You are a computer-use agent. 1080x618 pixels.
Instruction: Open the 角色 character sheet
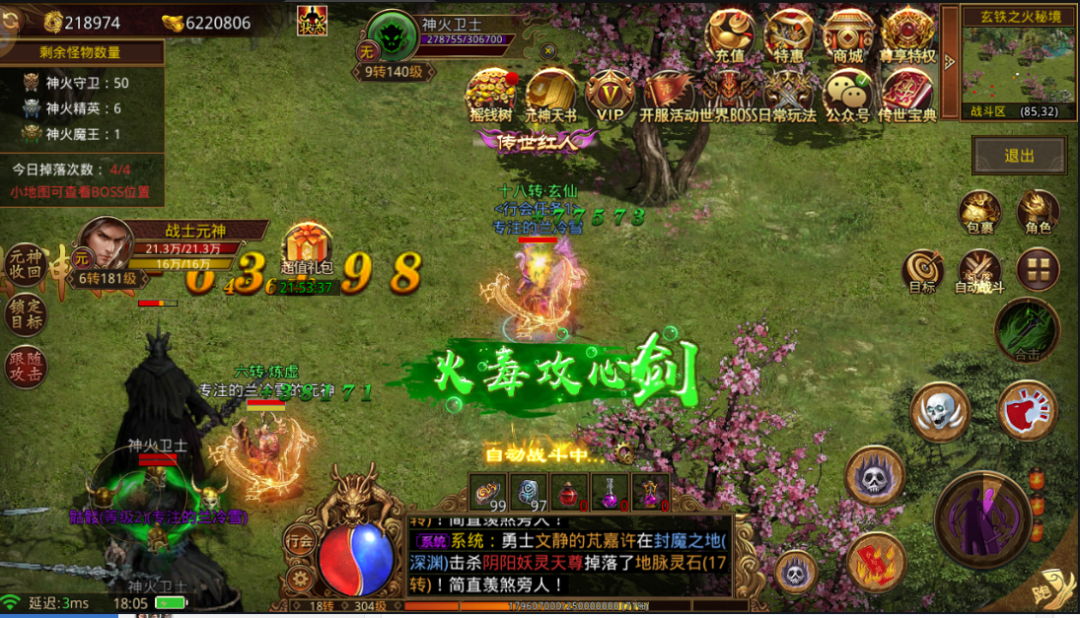[1038, 211]
